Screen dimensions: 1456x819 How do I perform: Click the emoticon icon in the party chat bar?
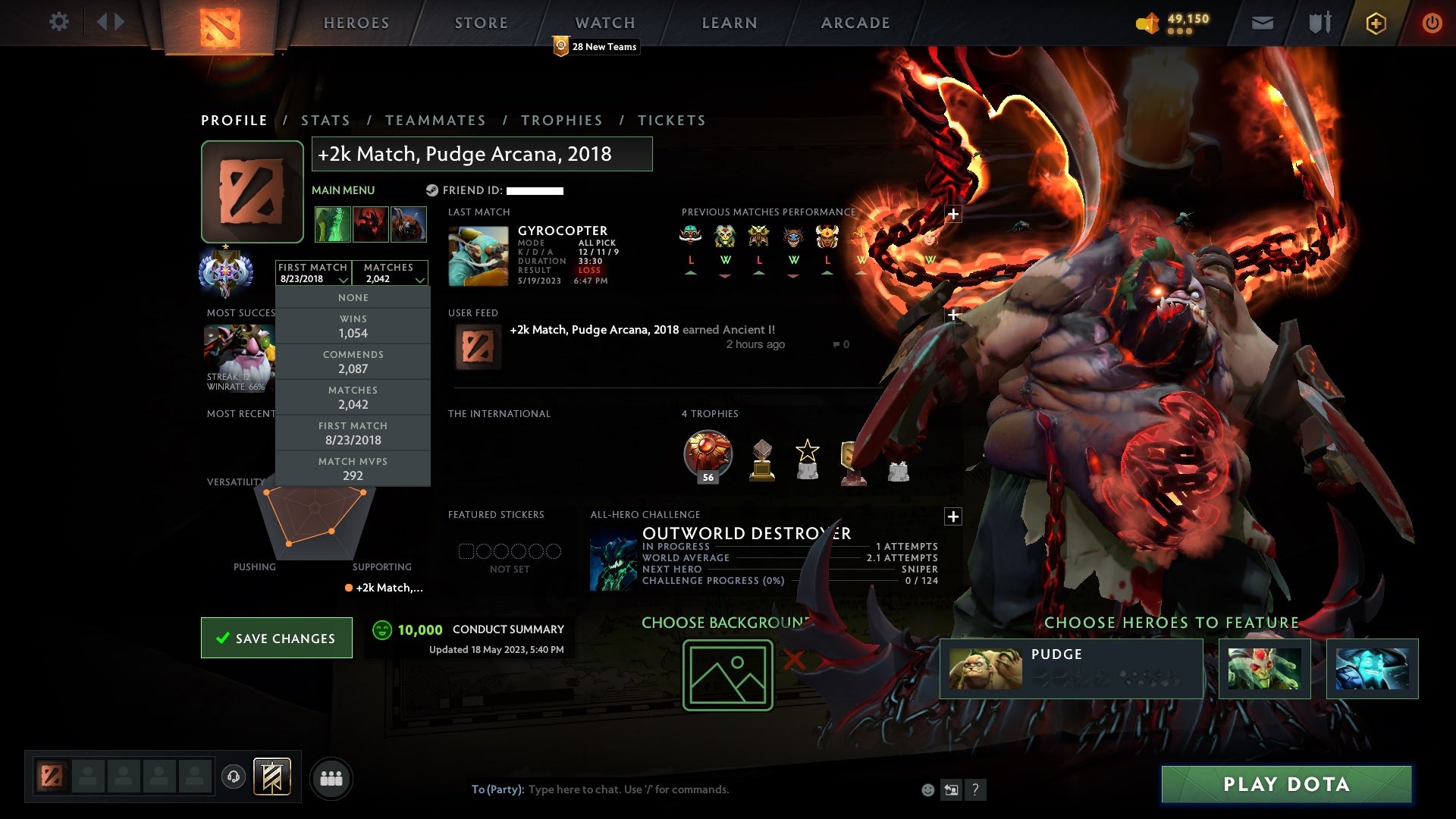click(x=927, y=789)
